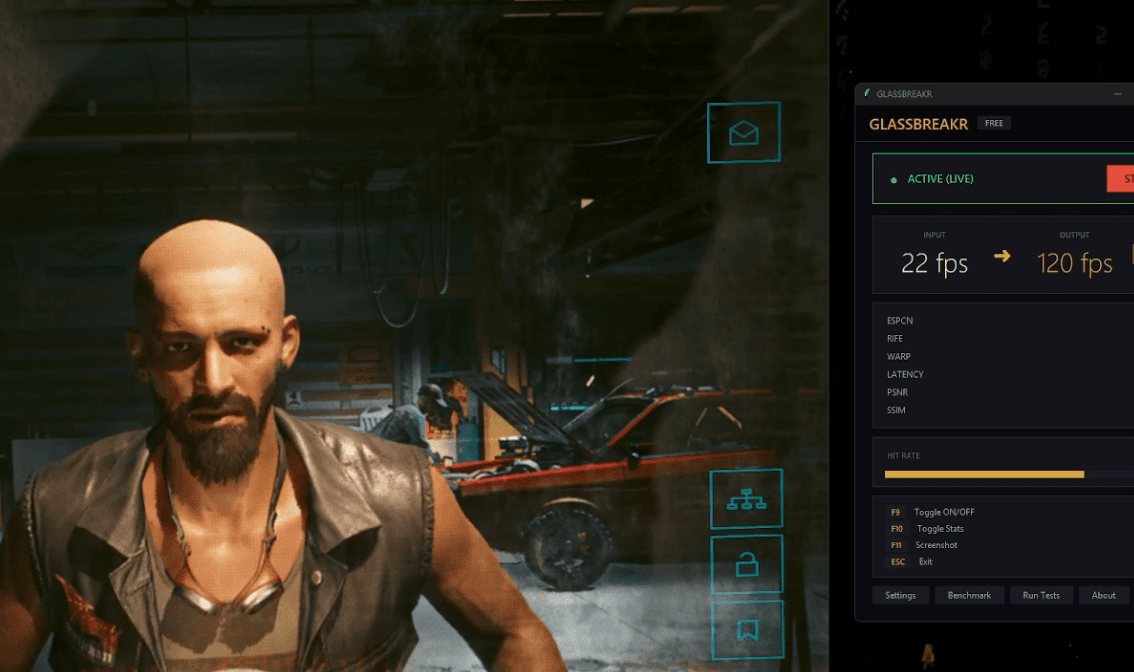Open the envelope messages icon

pyautogui.click(x=743, y=132)
